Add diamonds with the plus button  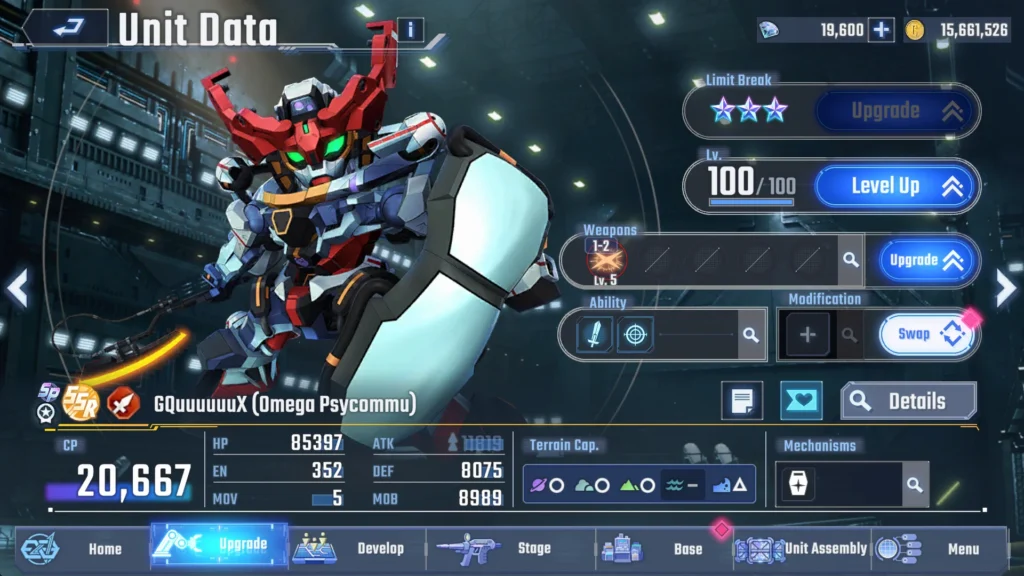880,30
